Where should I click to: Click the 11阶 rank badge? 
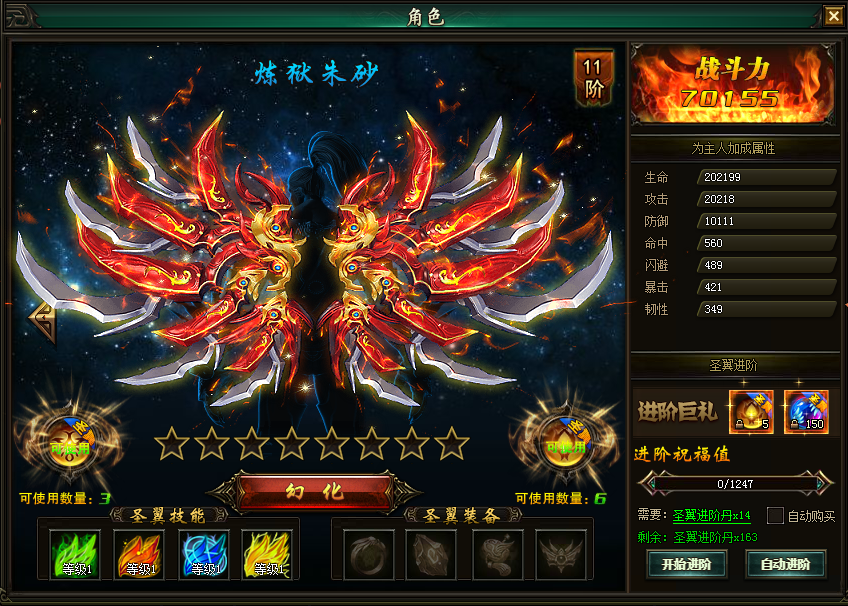tap(594, 77)
